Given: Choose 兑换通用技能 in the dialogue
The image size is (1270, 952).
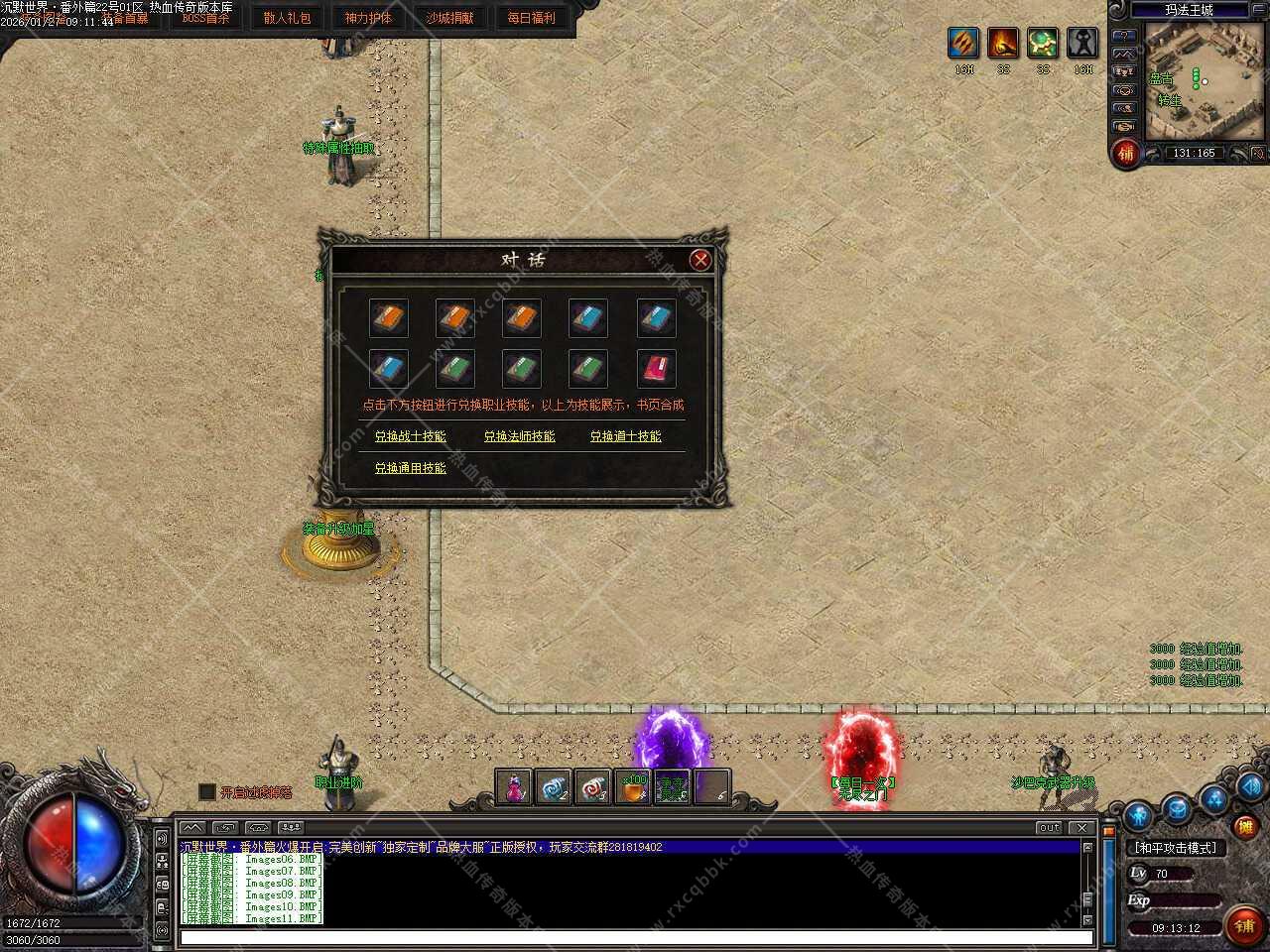Looking at the screenshot, I should coord(410,468).
